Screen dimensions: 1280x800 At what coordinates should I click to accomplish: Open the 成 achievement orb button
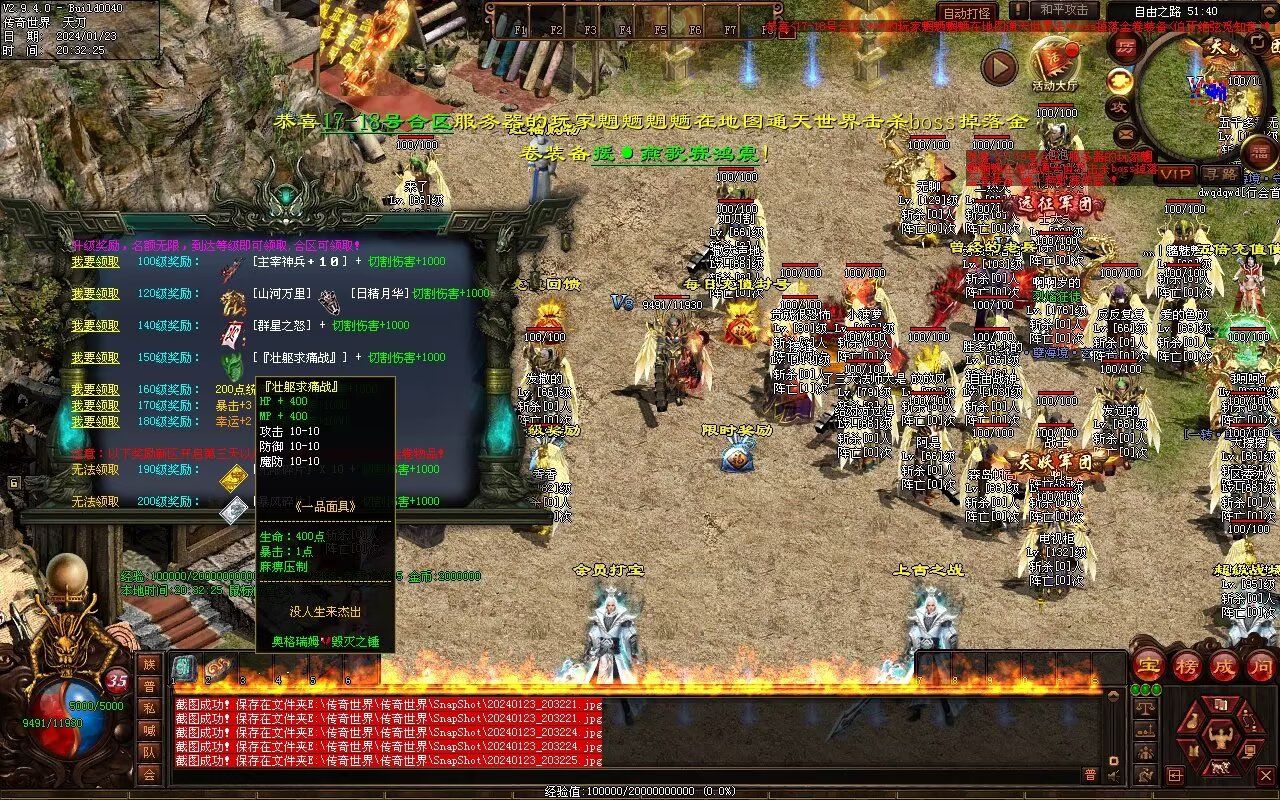coord(1224,665)
